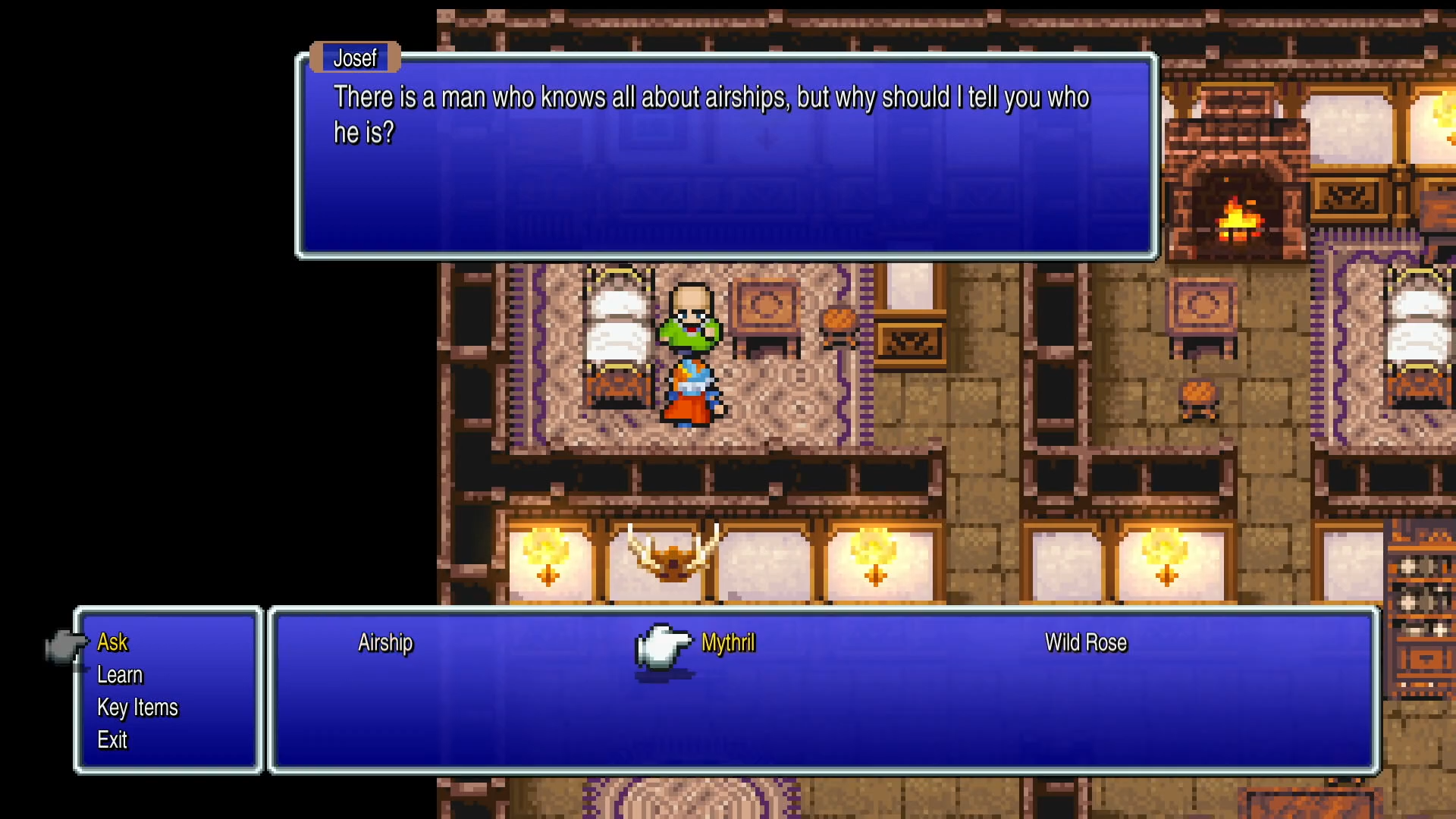
Task: Choose the Wild Rose keyword
Action: coord(1085,643)
